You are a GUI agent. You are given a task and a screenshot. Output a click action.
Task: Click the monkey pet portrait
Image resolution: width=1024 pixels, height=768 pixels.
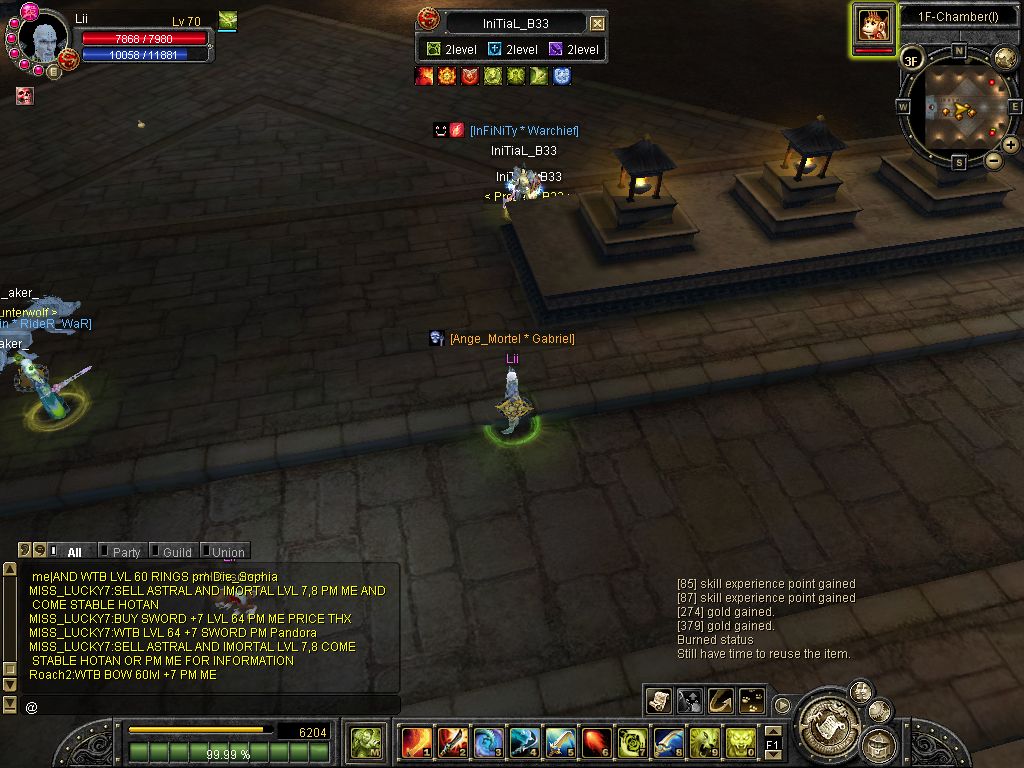[x=874, y=25]
